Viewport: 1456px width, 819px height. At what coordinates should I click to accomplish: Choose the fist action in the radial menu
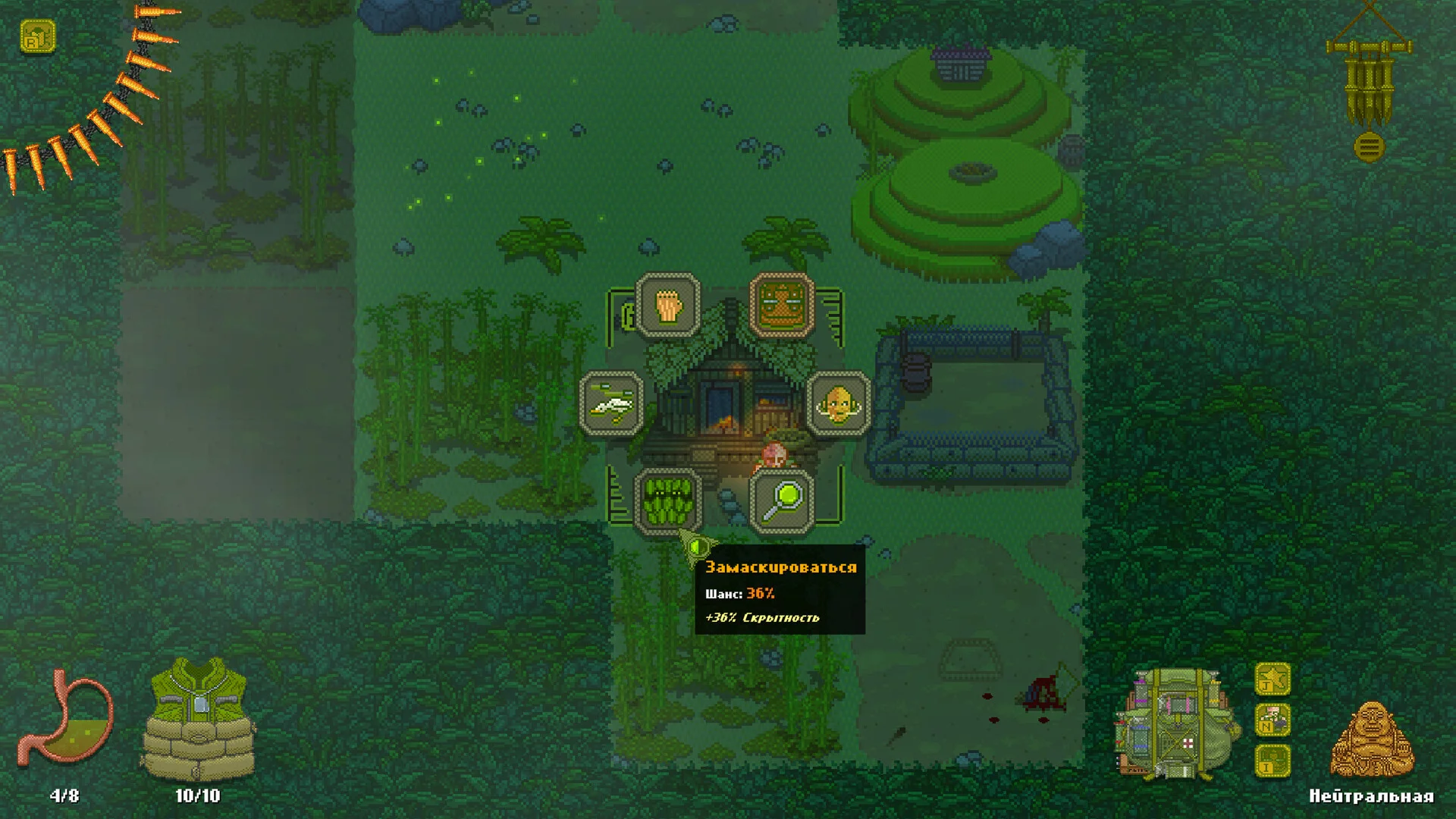668,305
